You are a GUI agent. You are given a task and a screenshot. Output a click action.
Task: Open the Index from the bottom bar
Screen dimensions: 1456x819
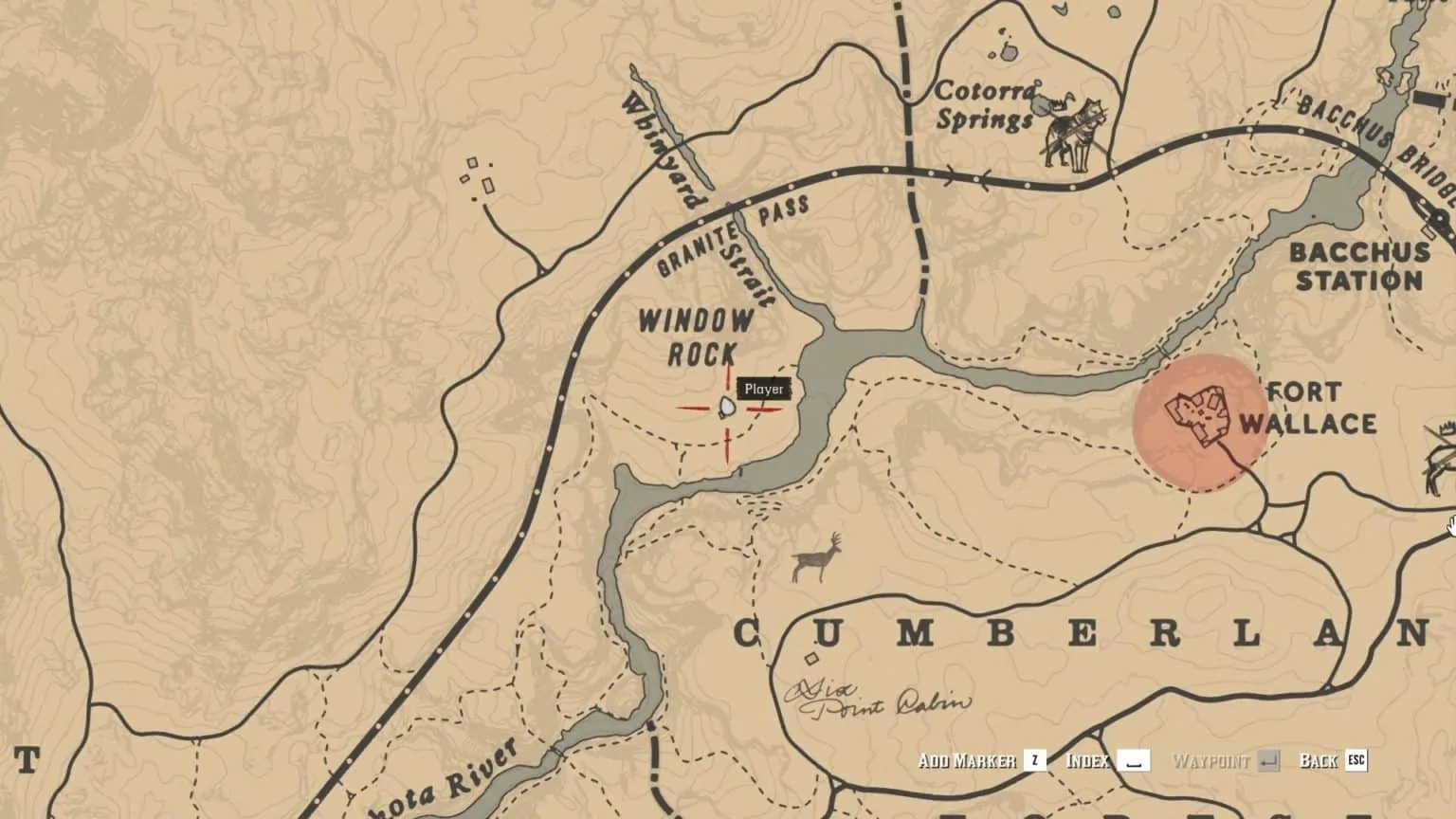(1088, 760)
